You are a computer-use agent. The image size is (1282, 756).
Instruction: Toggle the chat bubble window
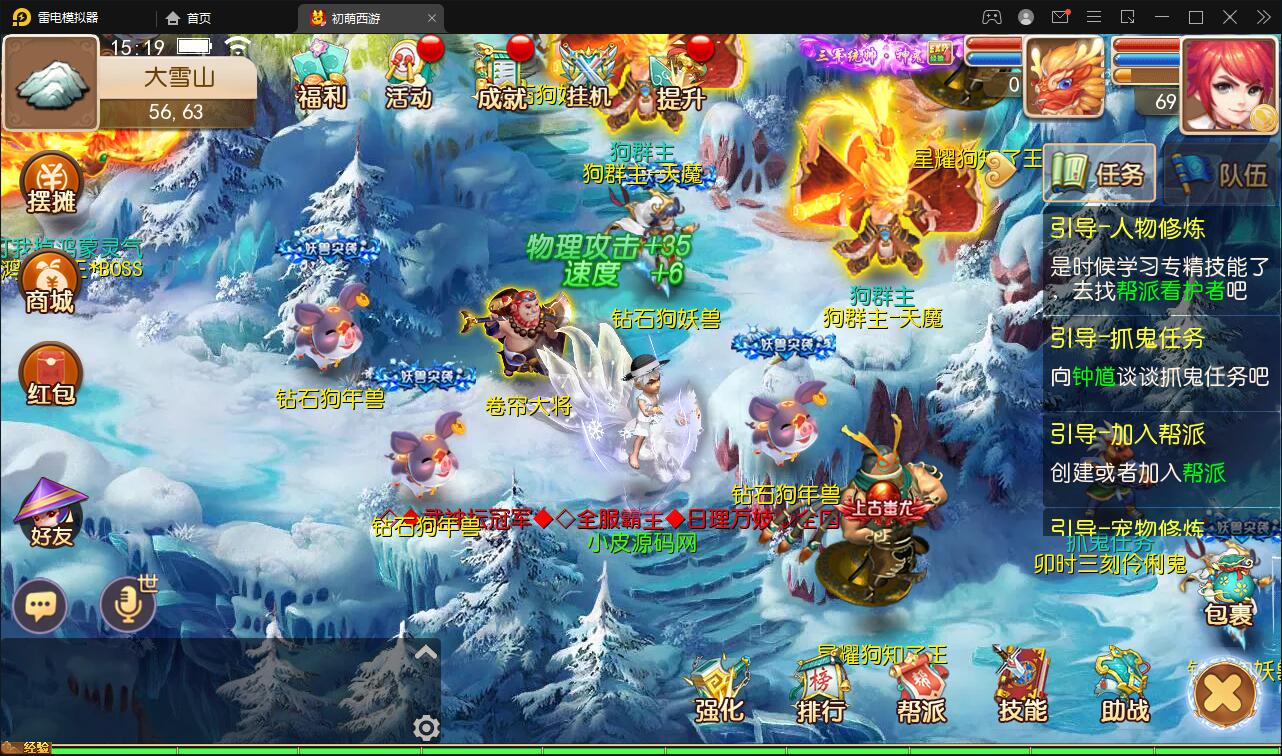coord(40,605)
